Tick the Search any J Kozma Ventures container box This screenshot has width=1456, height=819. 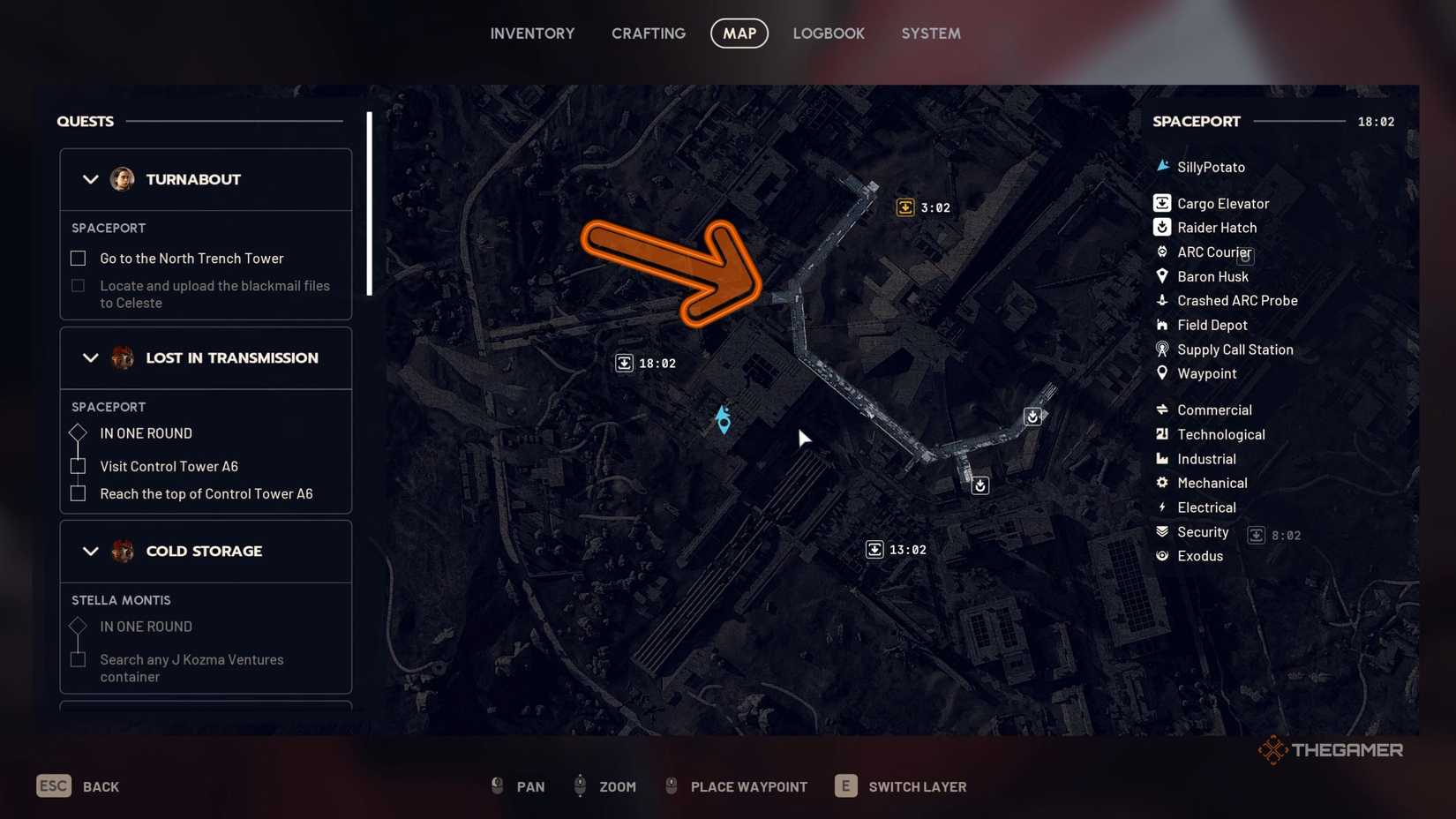point(78,659)
